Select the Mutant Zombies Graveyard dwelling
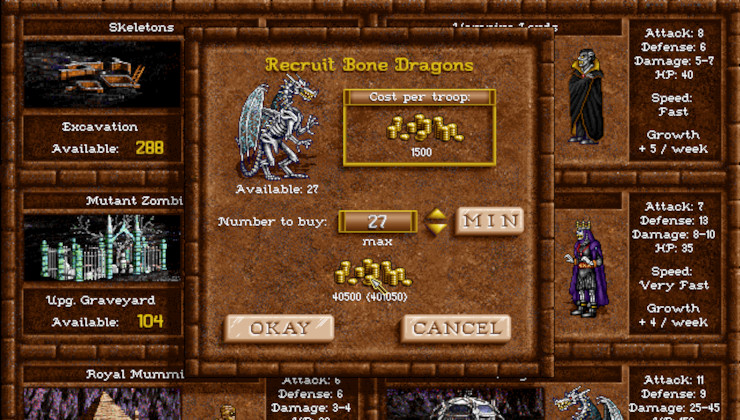 click(102, 247)
